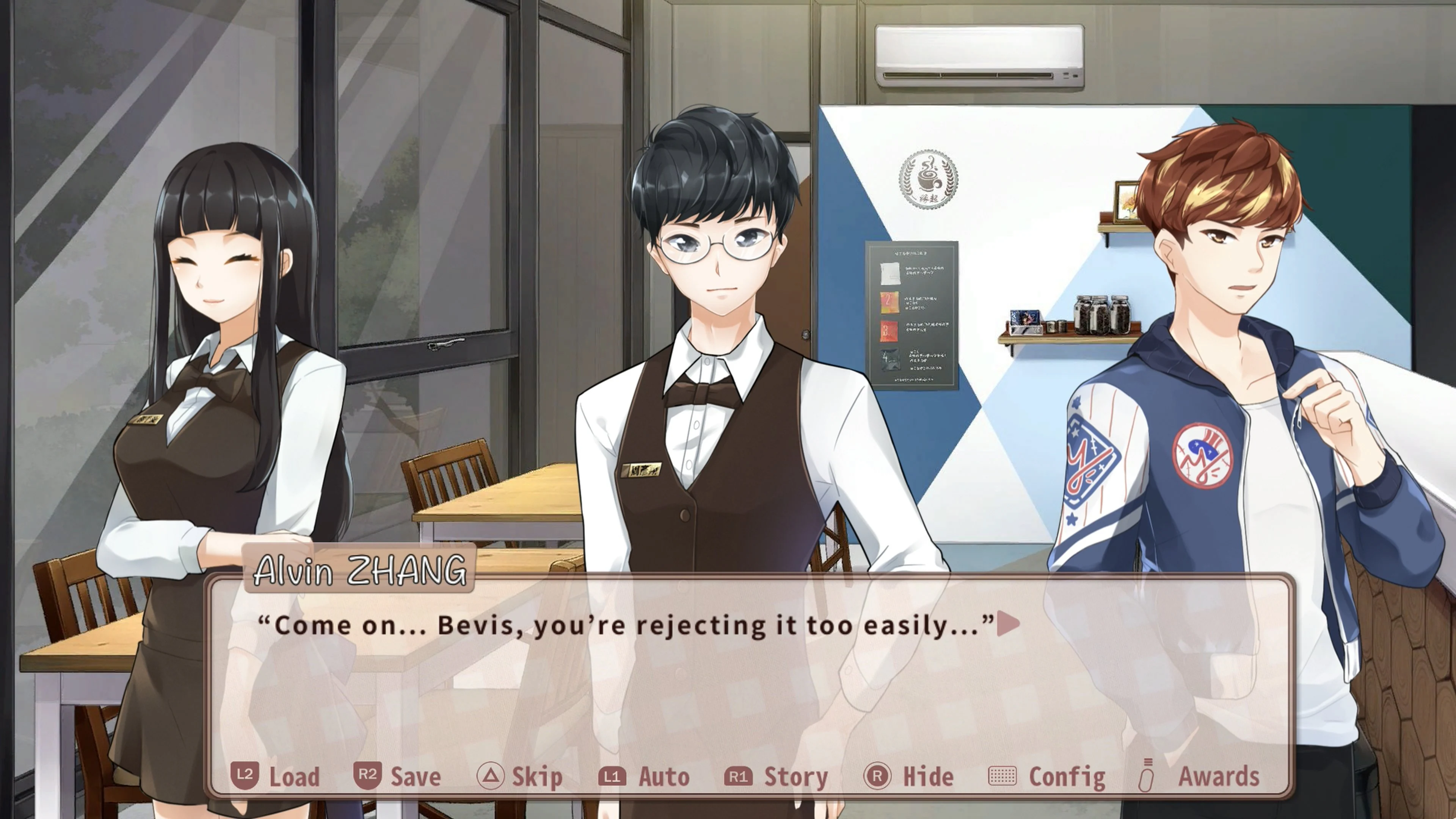
Task: Click the touchpad icon next to Config
Action: tap(1003, 777)
